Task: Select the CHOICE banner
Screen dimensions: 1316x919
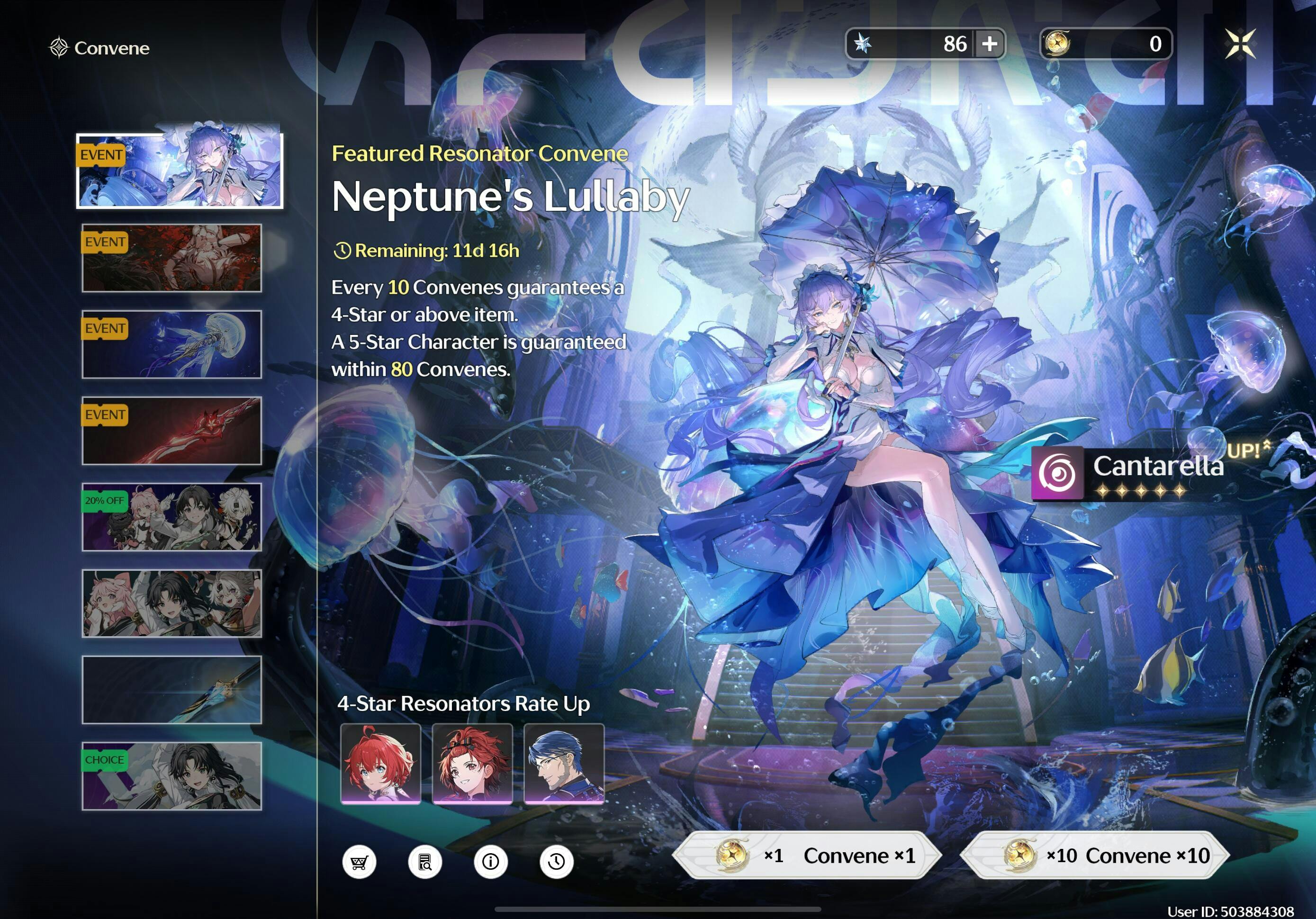Action: pyautogui.click(x=172, y=775)
